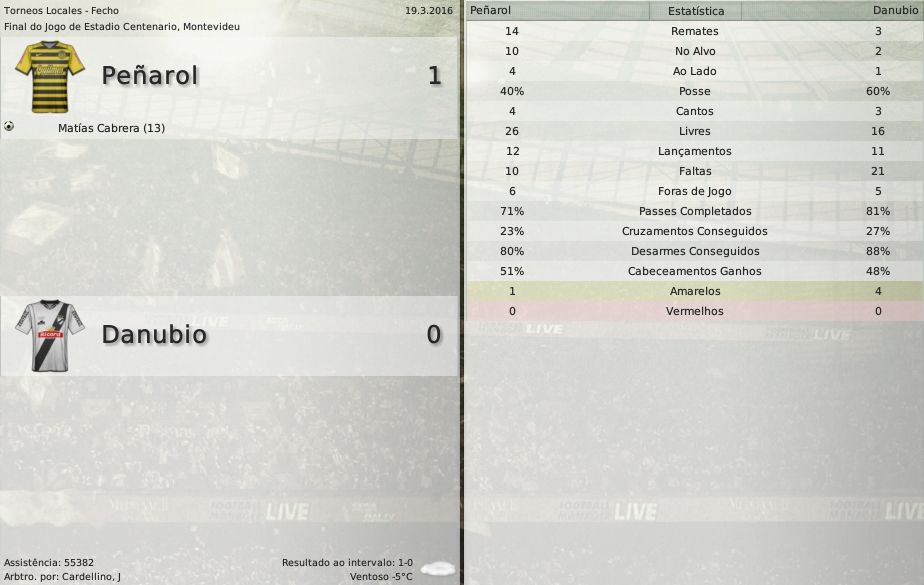The image size is (924, 585).
Task: Click the Danubio column header in the stats table
Action: tap(896, 10)
